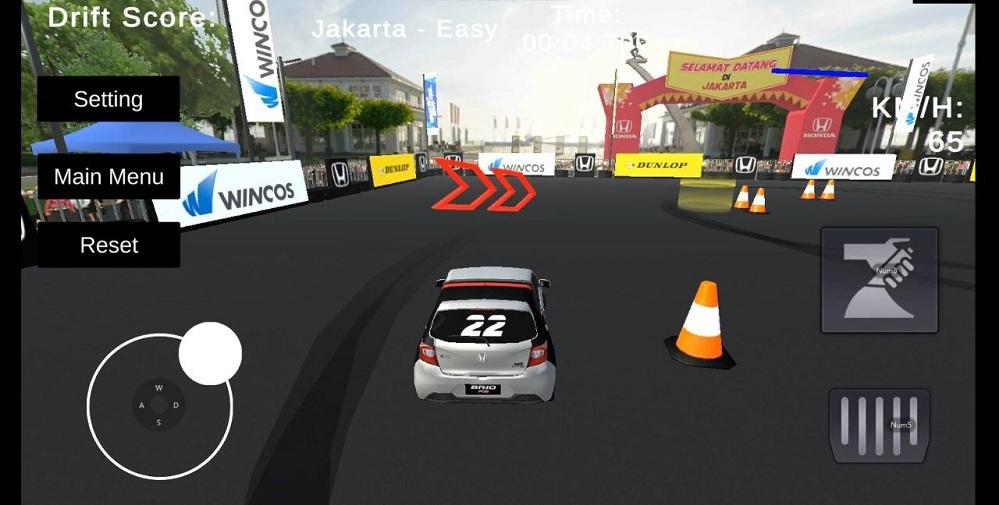Open the Setting button
Screen dimensions: 999x505
click(108, 99)
